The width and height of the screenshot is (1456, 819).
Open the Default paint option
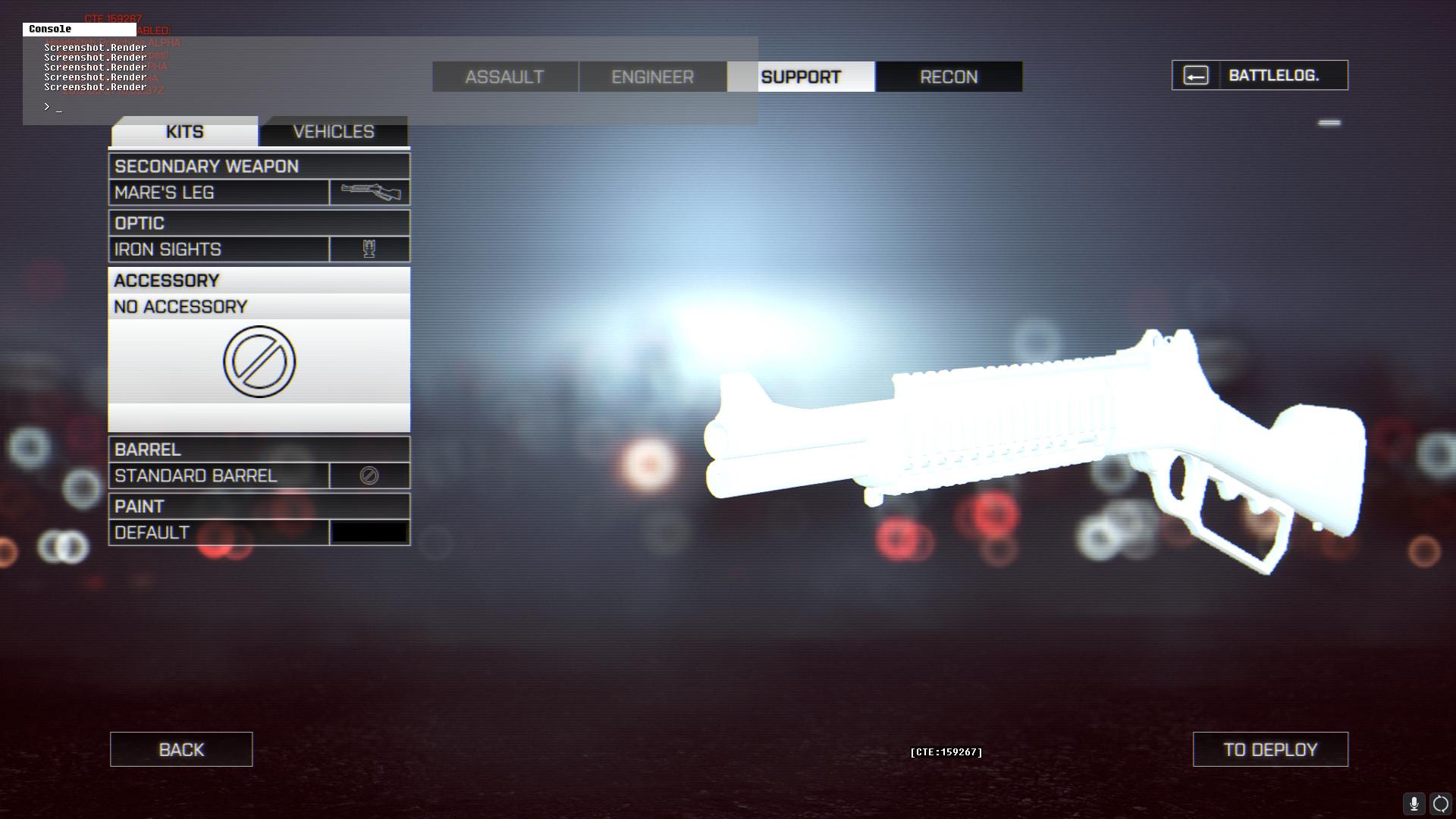(x=219, y=533)
